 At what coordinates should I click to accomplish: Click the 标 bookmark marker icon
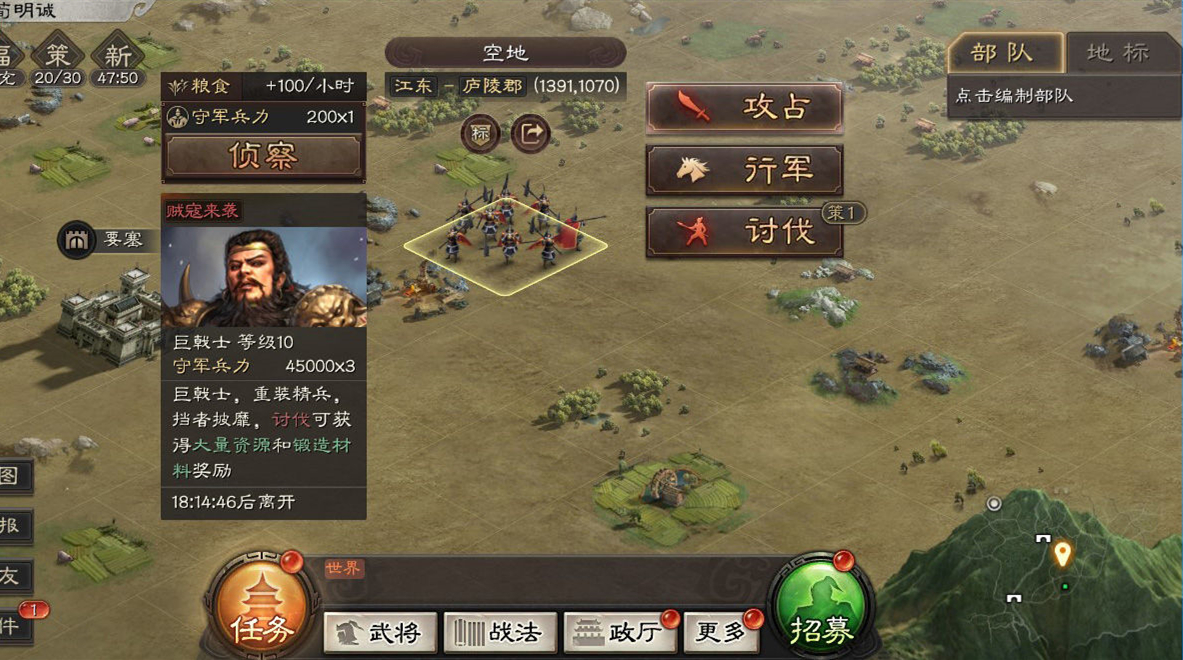point(480,134)
